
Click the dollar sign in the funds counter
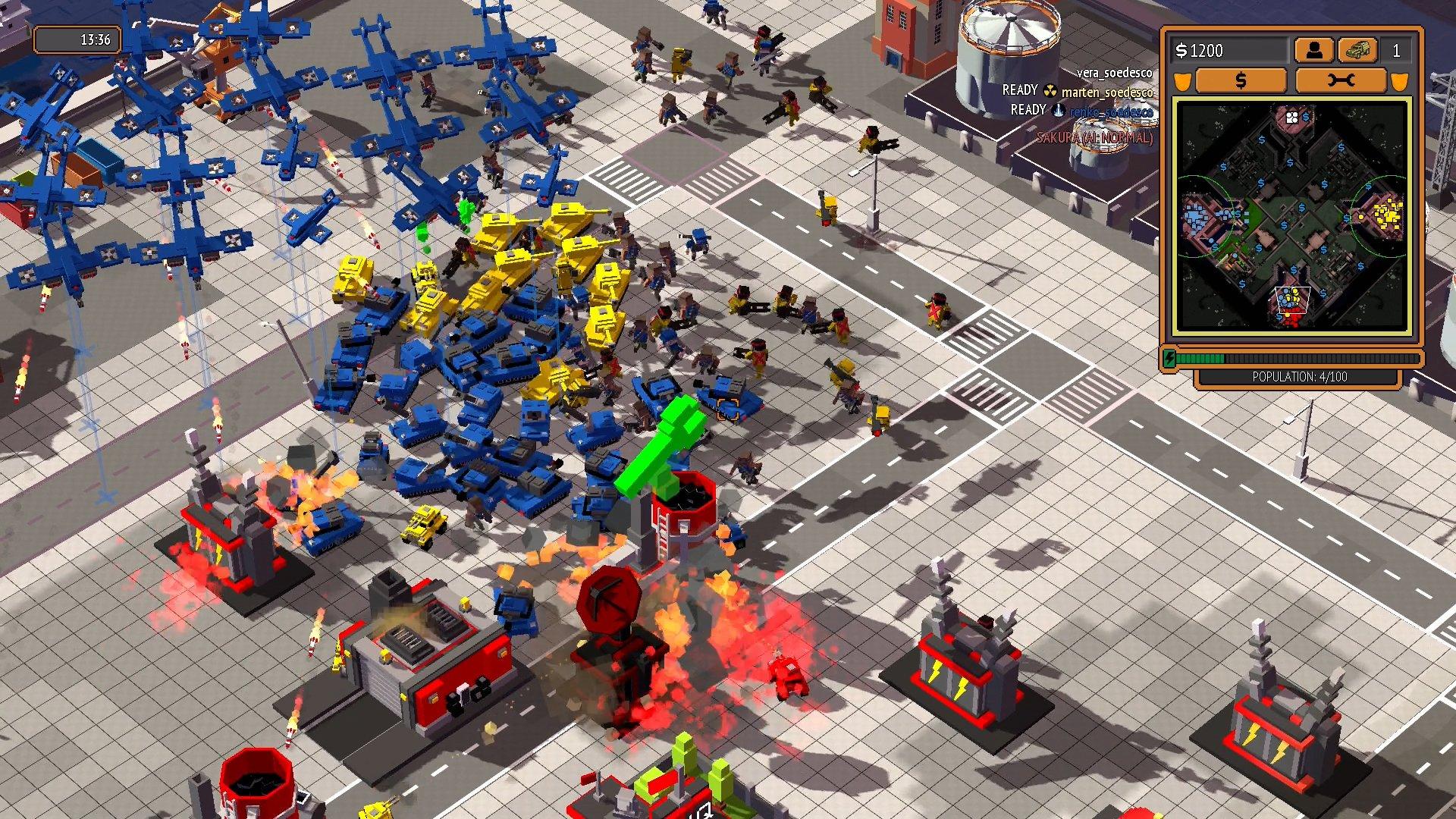click(x=1182, y=52)
